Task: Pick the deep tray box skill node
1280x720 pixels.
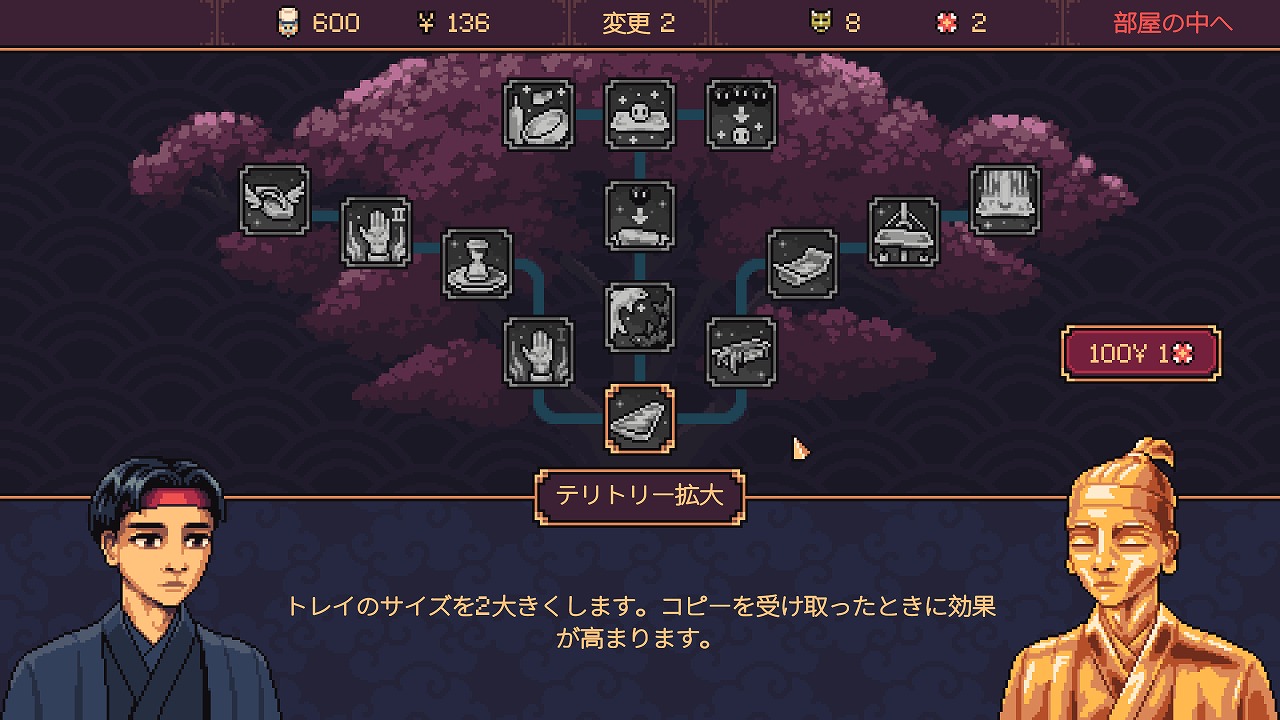Action: 802,264
